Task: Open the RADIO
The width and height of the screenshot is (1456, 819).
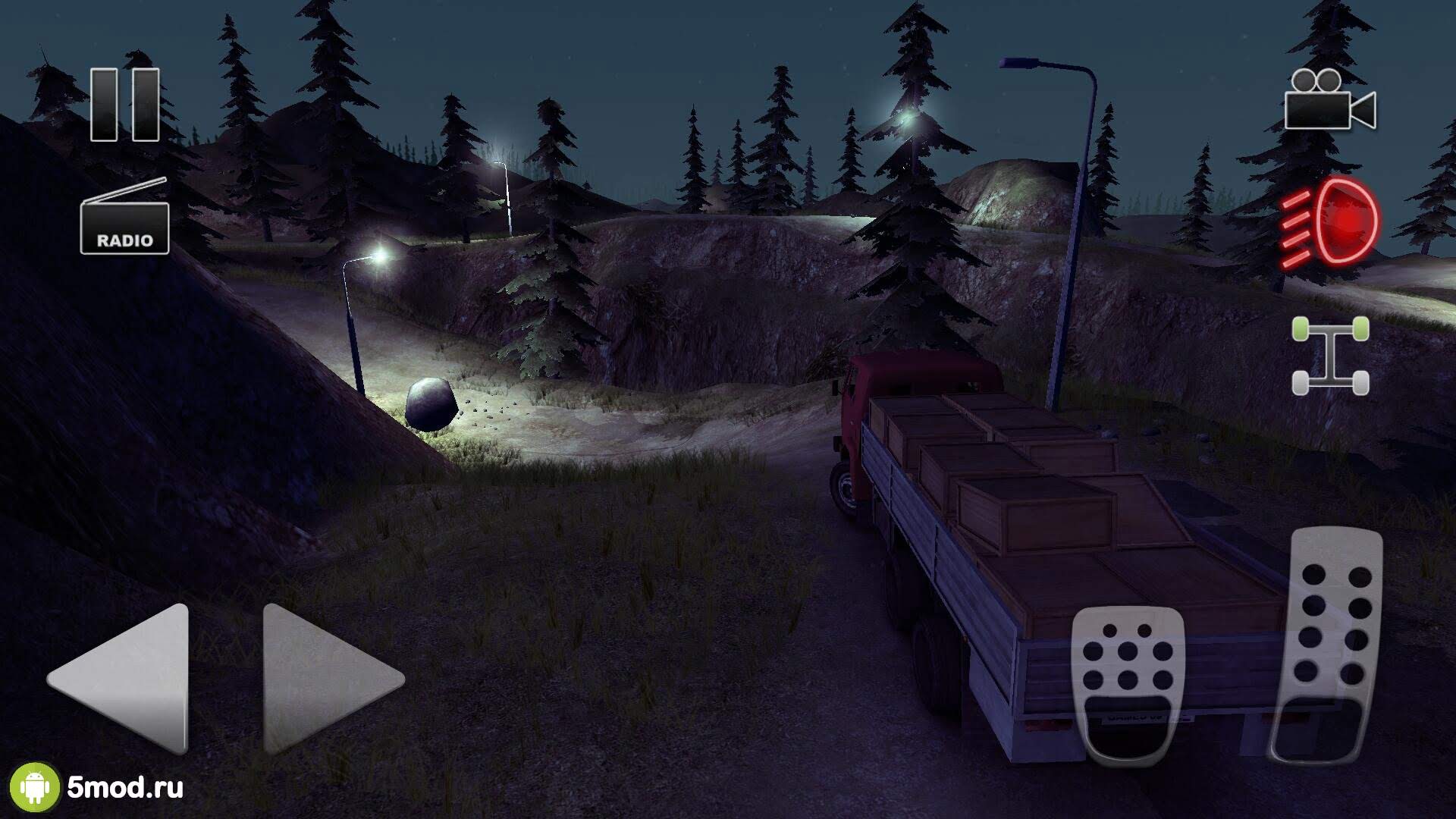Action: tap(125, 220)
